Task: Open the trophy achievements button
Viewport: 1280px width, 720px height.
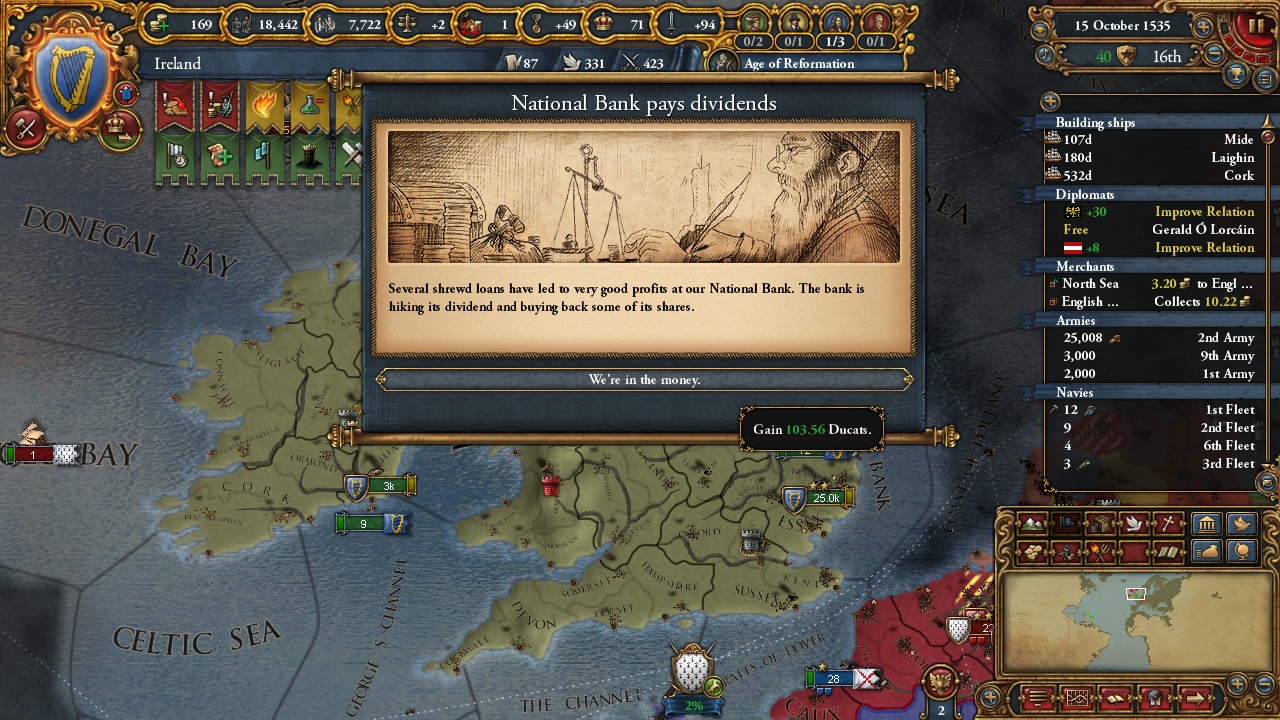Action: 1237,77
